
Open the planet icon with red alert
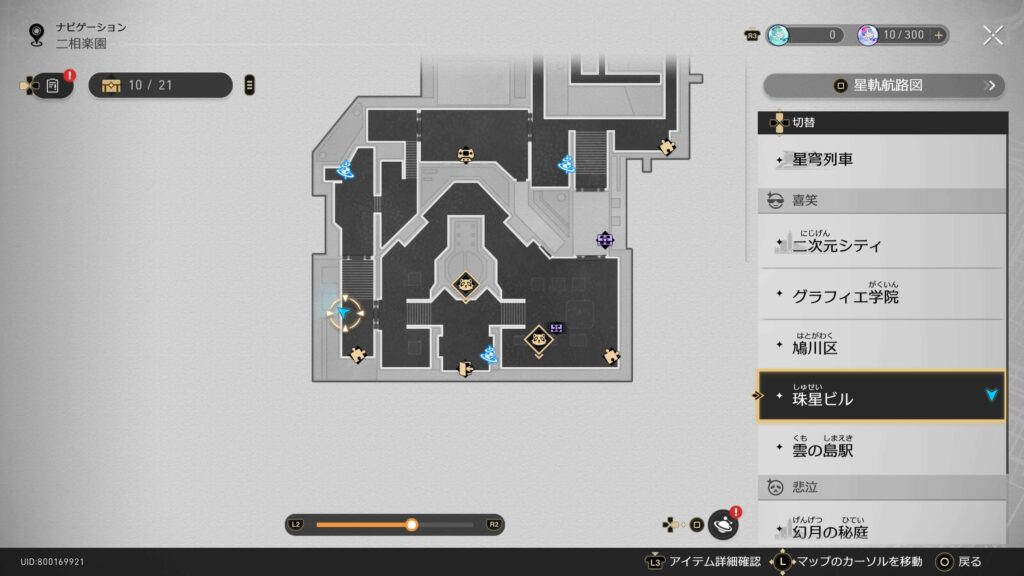click(723, 524)
